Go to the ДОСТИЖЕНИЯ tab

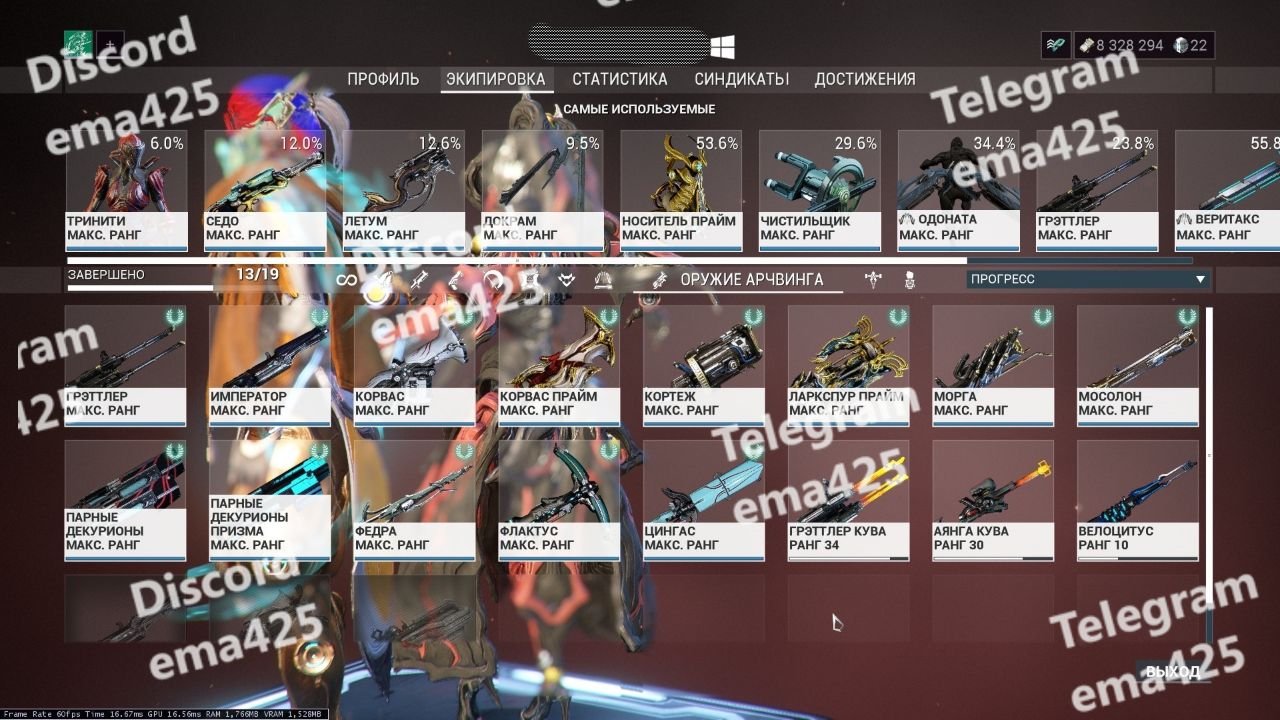(x=864, y=79)
